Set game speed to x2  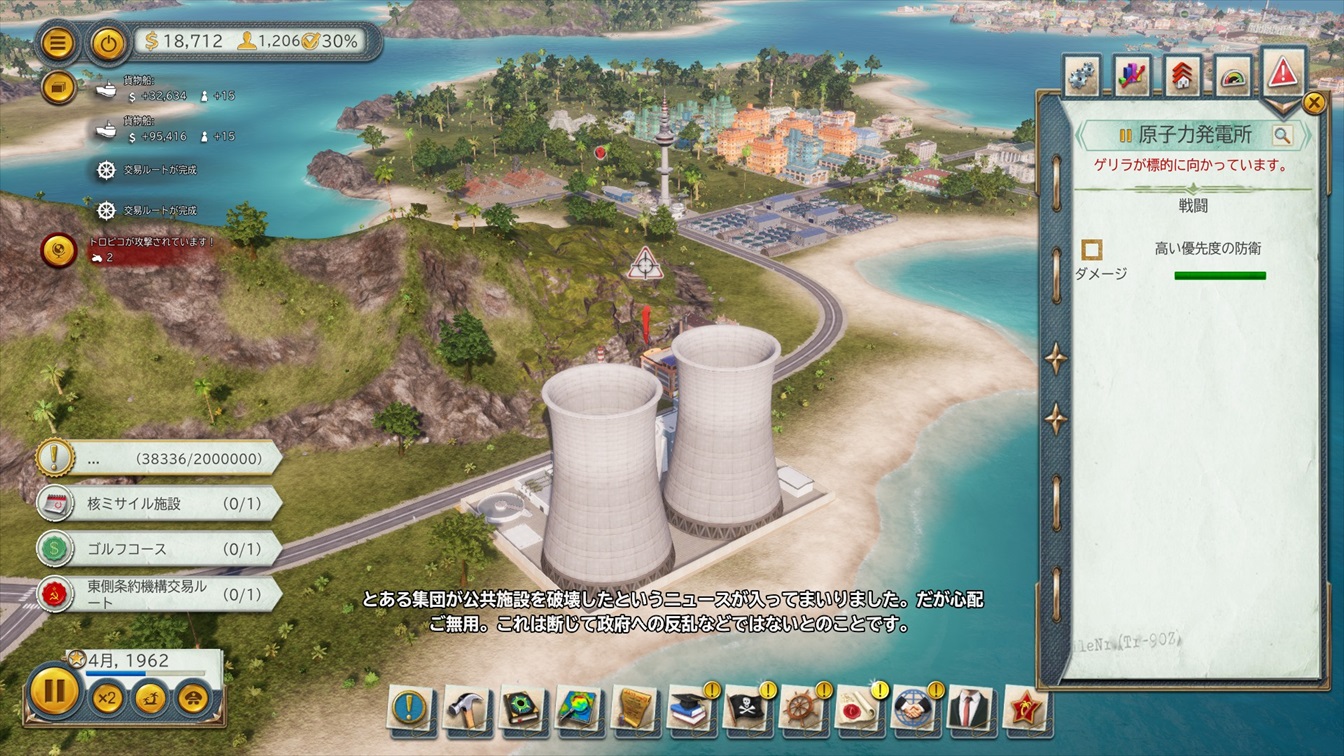pos(107,697)
